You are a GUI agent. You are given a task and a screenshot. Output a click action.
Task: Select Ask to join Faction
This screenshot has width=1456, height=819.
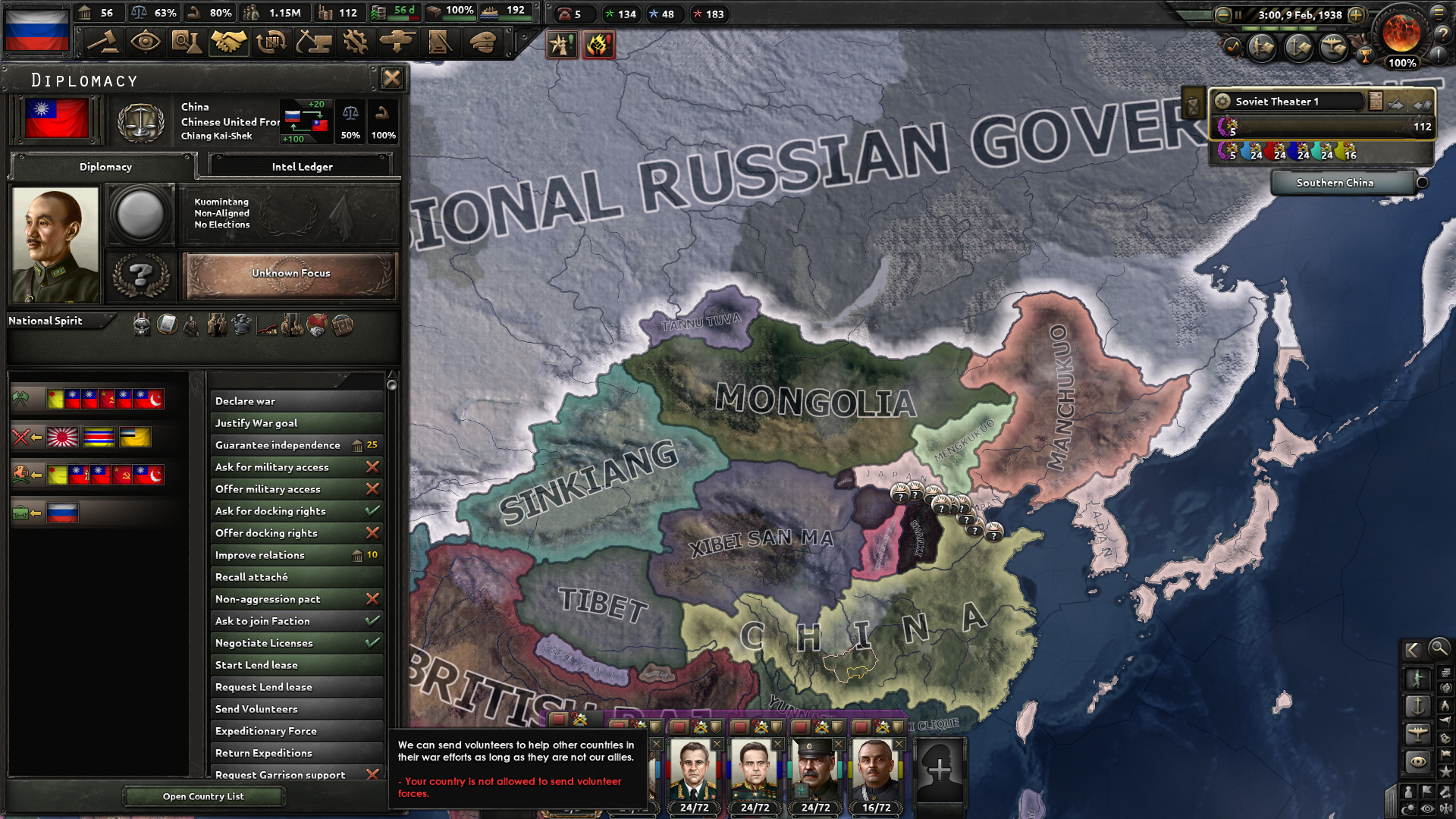tap(296, 620)
